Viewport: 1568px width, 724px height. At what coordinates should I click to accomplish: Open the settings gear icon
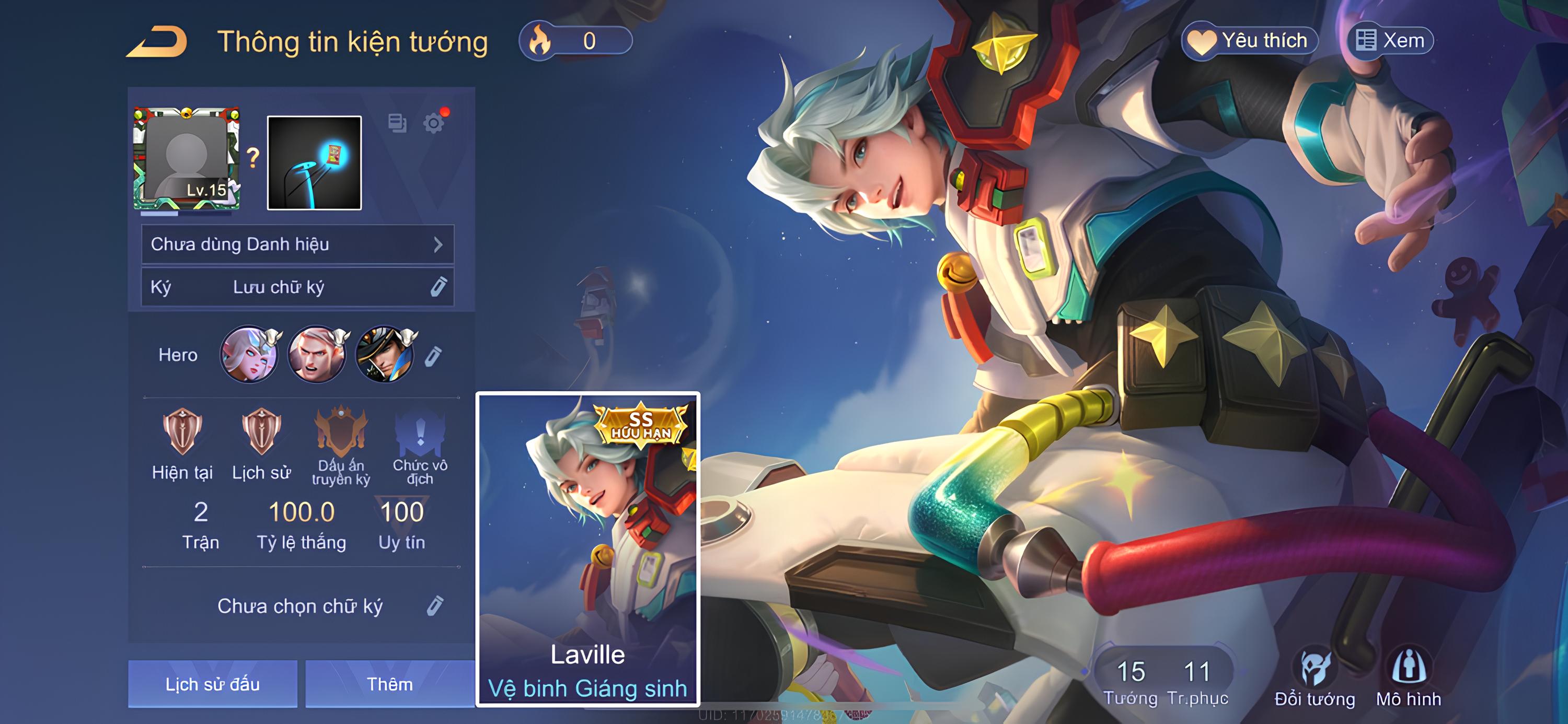pos(433,123)
